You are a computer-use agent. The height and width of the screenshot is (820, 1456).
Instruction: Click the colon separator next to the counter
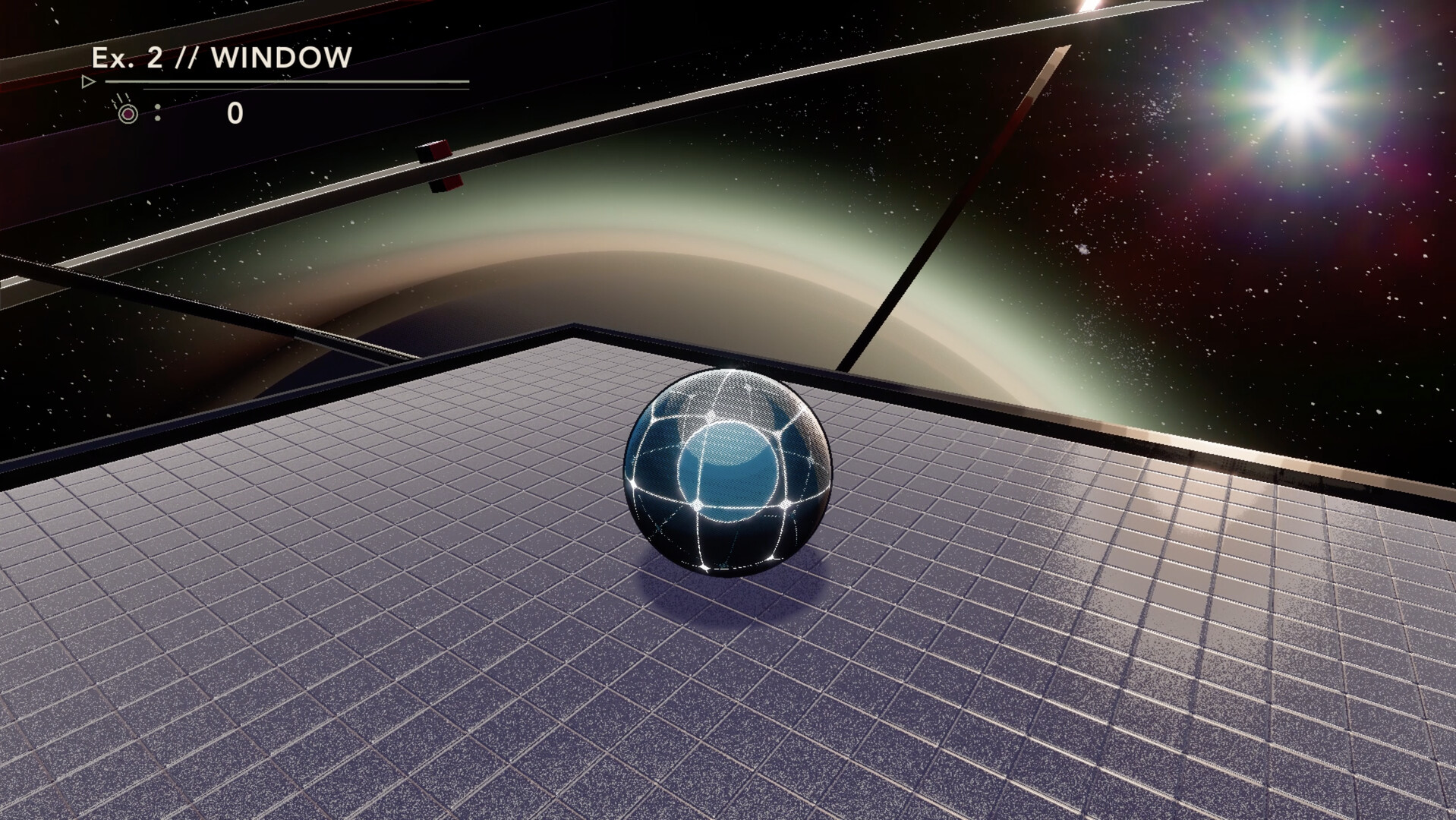[157, 112]
